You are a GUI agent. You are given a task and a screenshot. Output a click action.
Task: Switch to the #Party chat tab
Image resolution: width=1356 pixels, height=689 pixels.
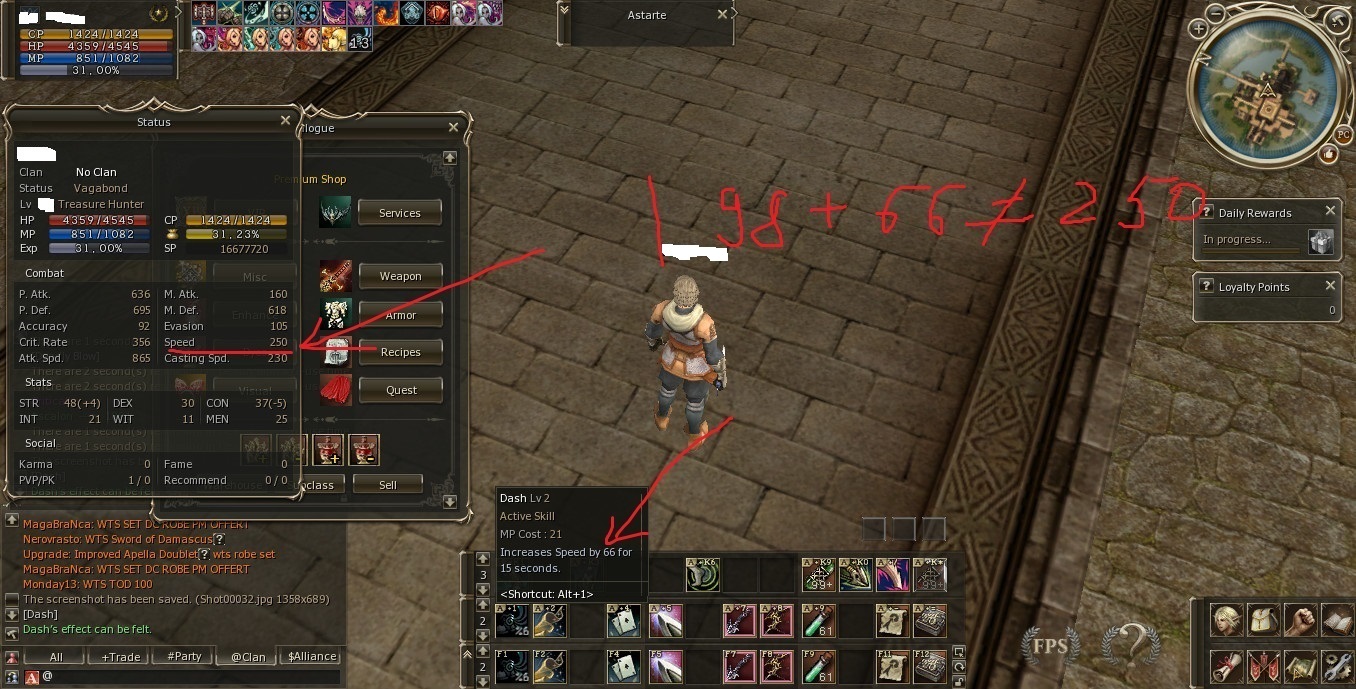[x=184, y=657]
